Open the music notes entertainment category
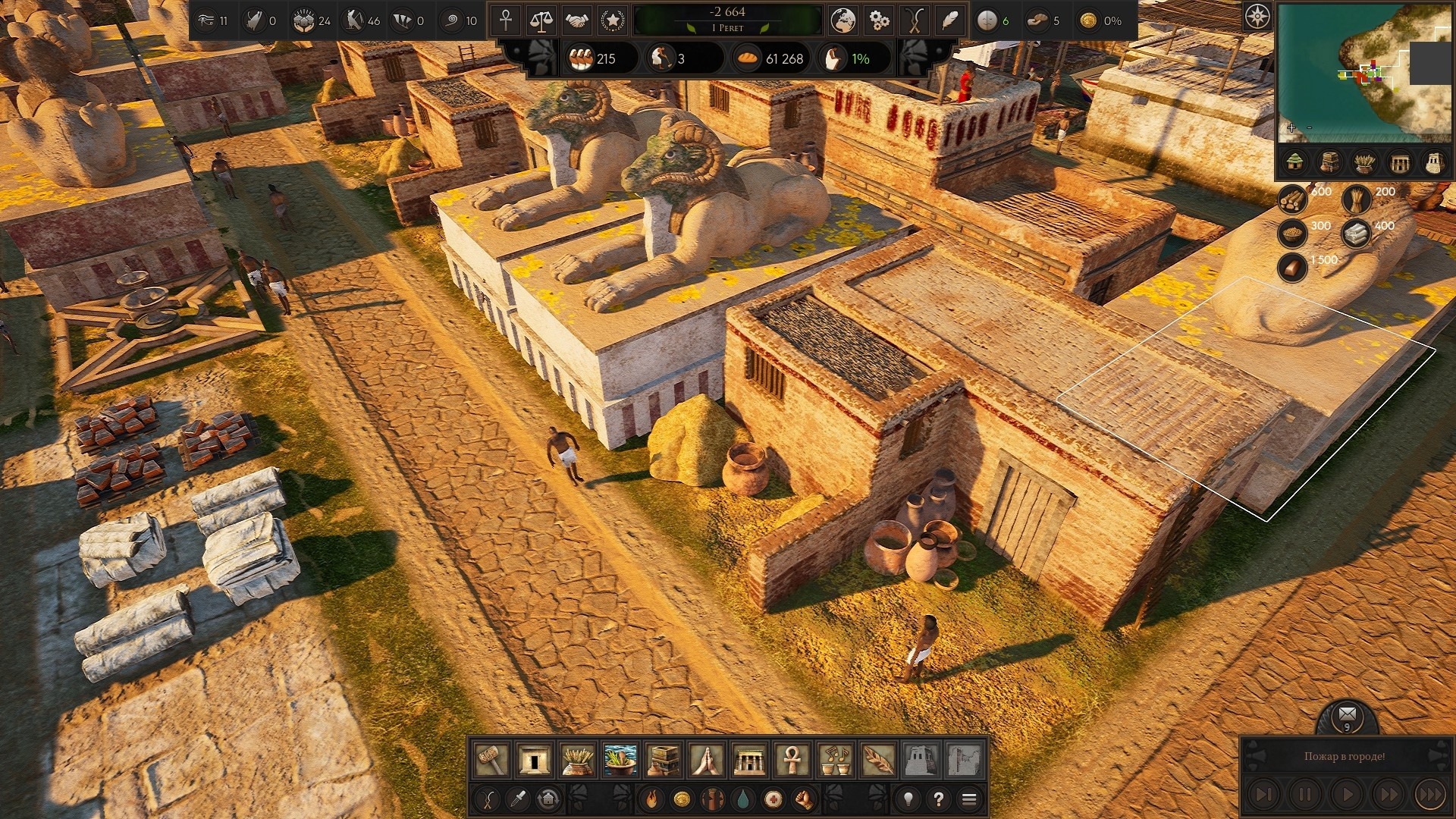This screenshot has height=819, width=1456. [x=835, y=759]
